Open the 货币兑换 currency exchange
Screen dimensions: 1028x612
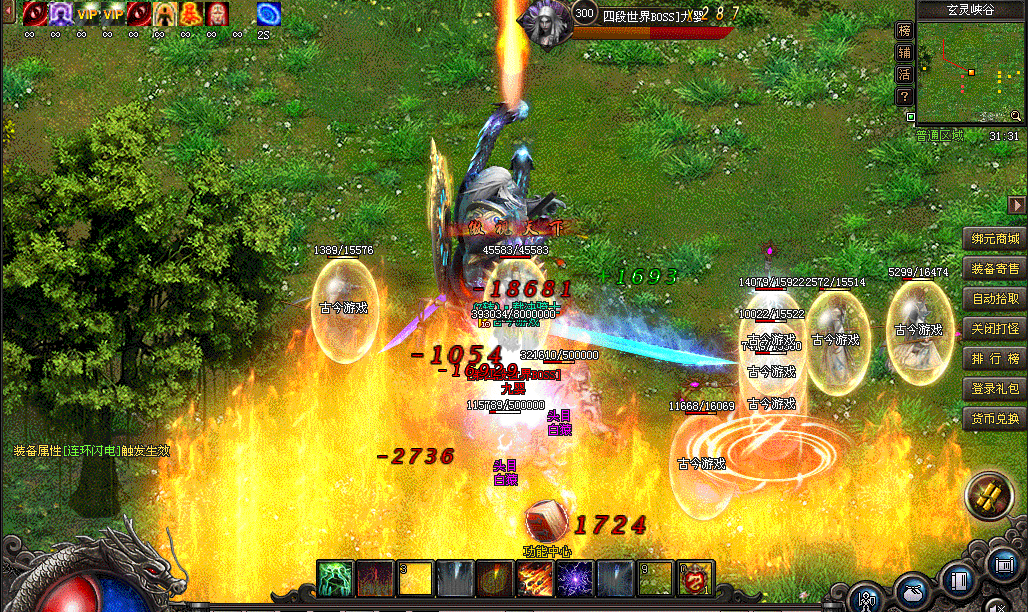994,419
